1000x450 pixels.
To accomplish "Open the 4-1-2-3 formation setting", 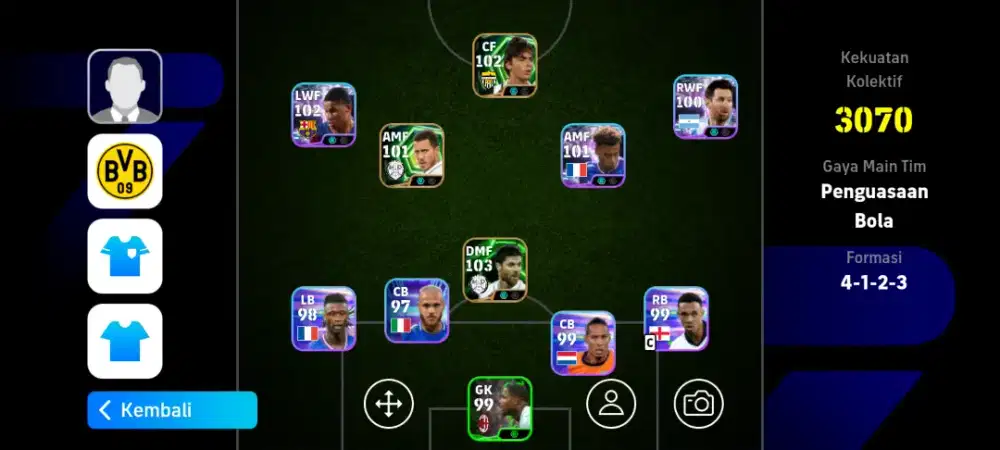I will tap(874, 282).
